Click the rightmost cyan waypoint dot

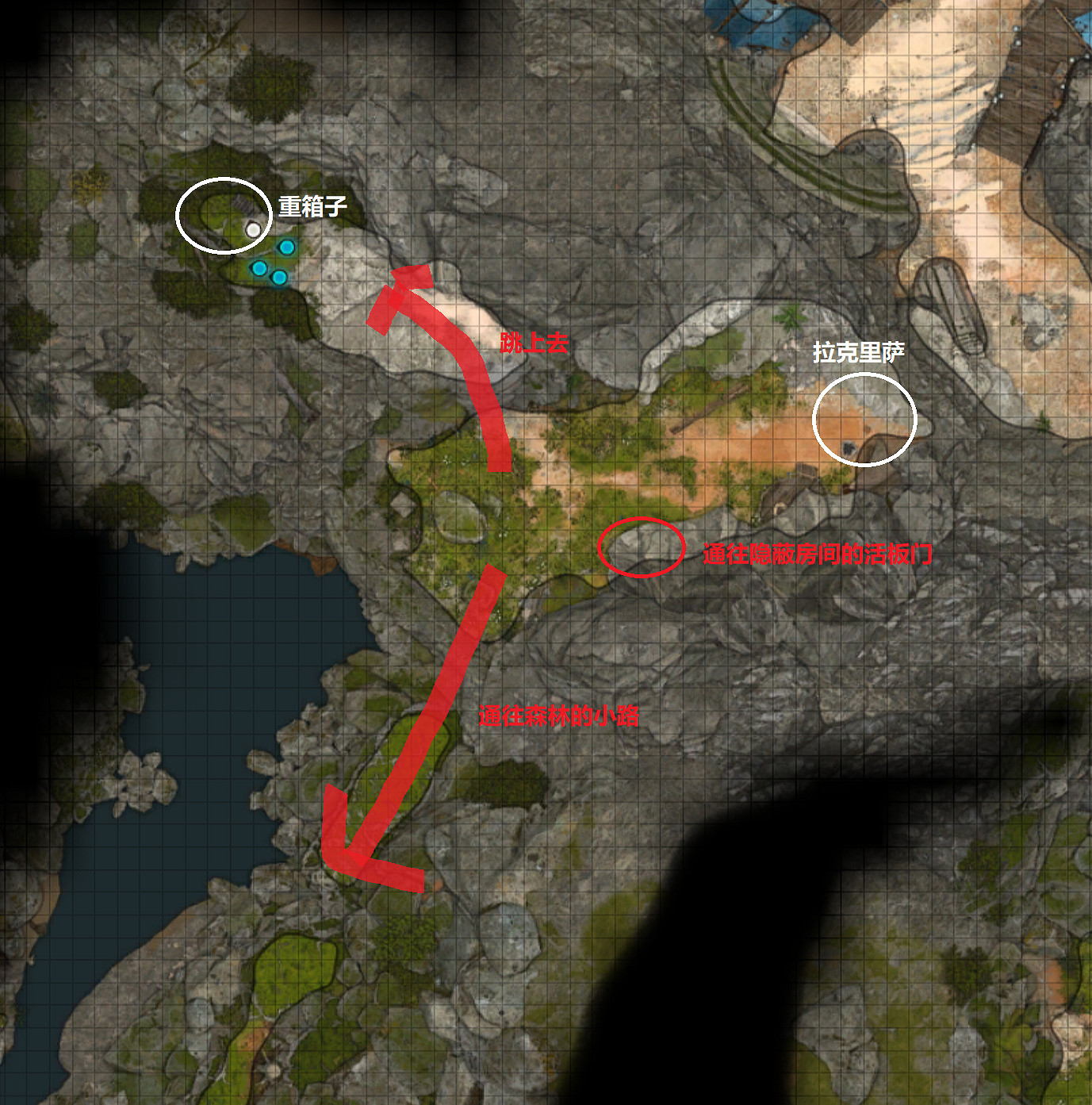click(x=287, y=247)
